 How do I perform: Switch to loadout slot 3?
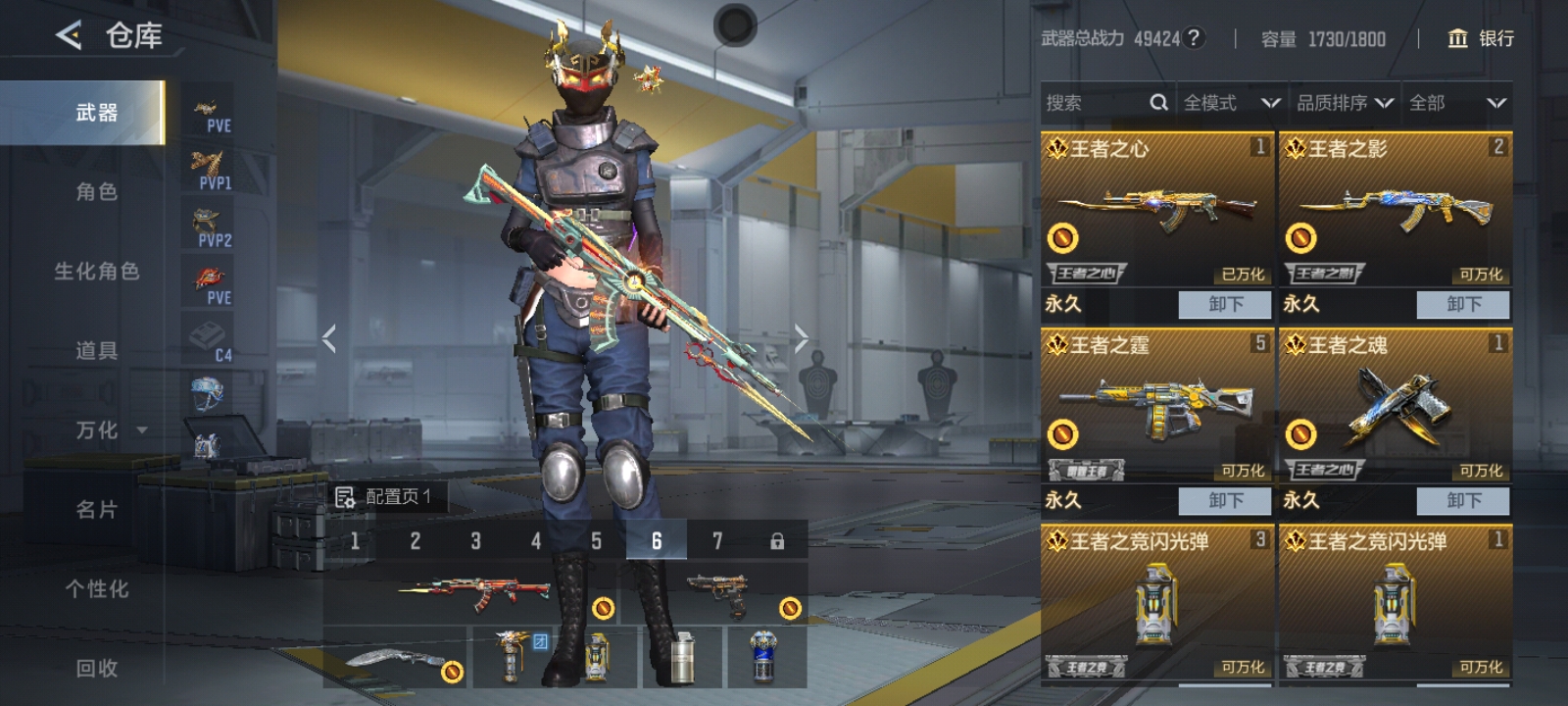(475, 541)
